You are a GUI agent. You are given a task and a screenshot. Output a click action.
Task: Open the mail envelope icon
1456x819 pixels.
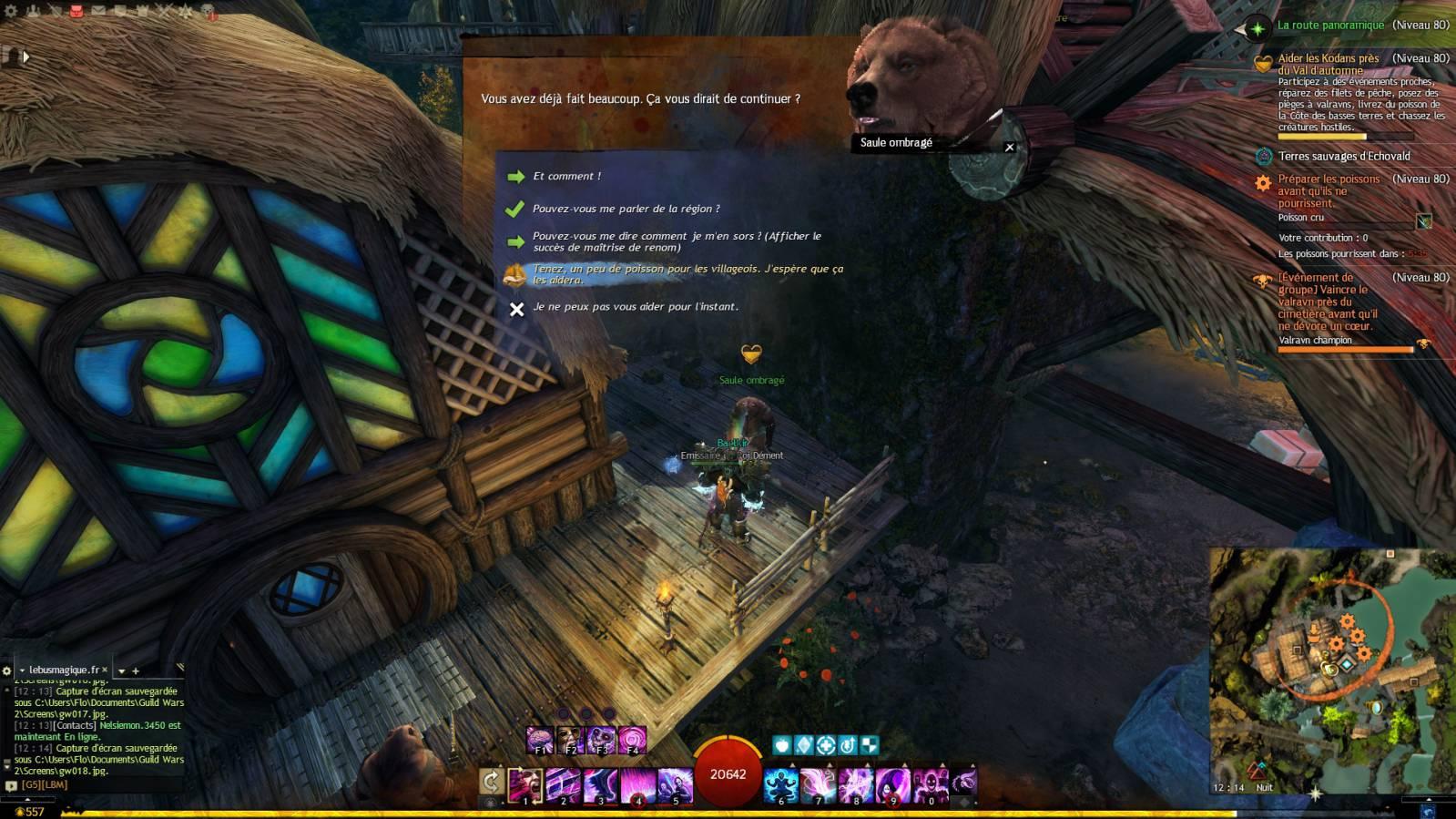98,11
